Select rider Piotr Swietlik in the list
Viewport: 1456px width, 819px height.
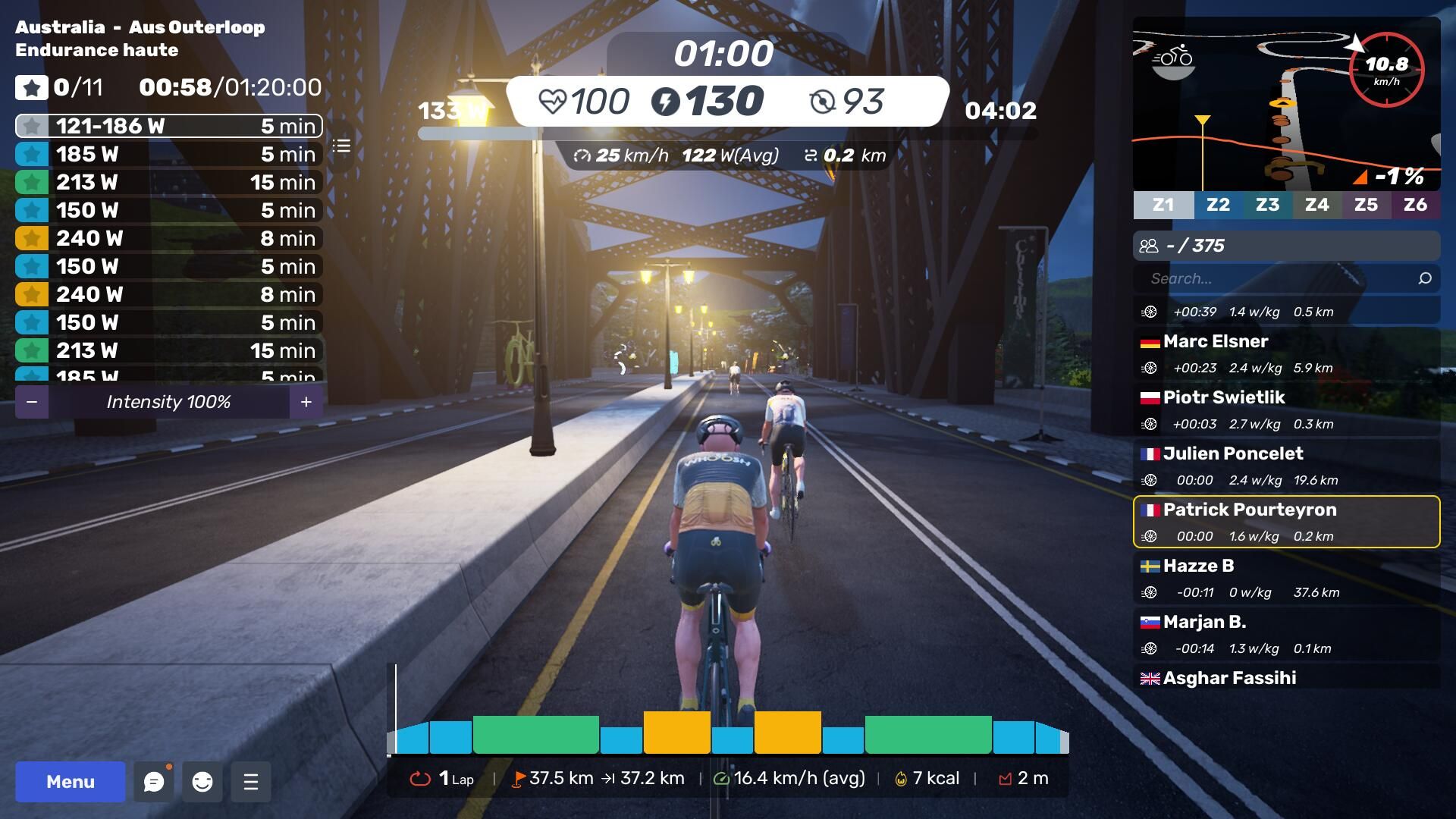(x=1286, y=410)
